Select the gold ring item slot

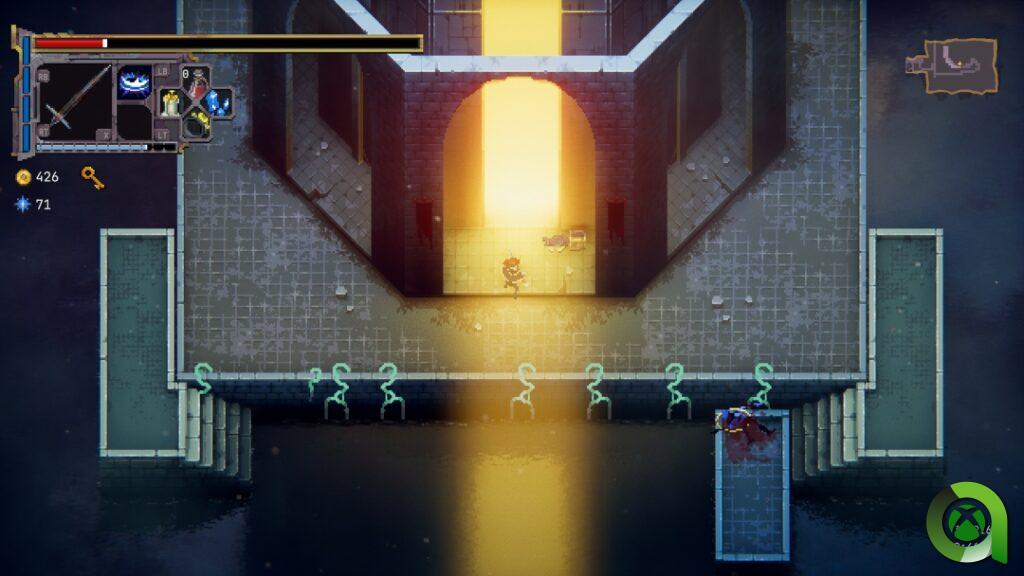click(x=197, y=123)
